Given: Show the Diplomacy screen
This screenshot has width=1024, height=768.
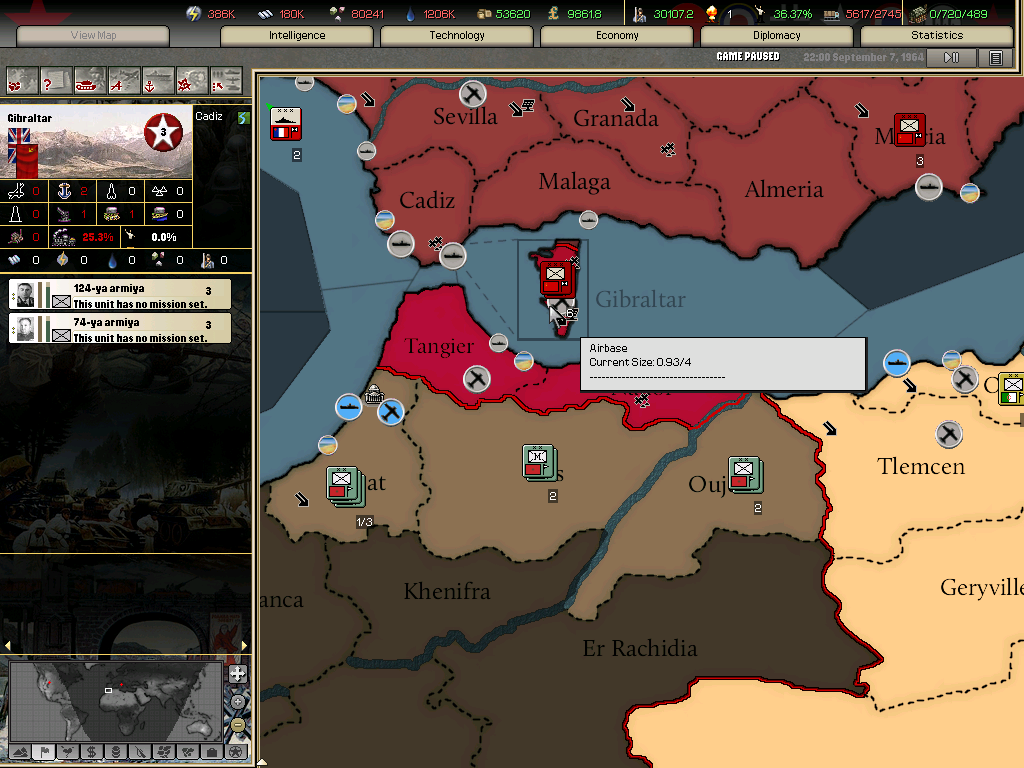Looking at the screenshot, I should click(777, 36).
